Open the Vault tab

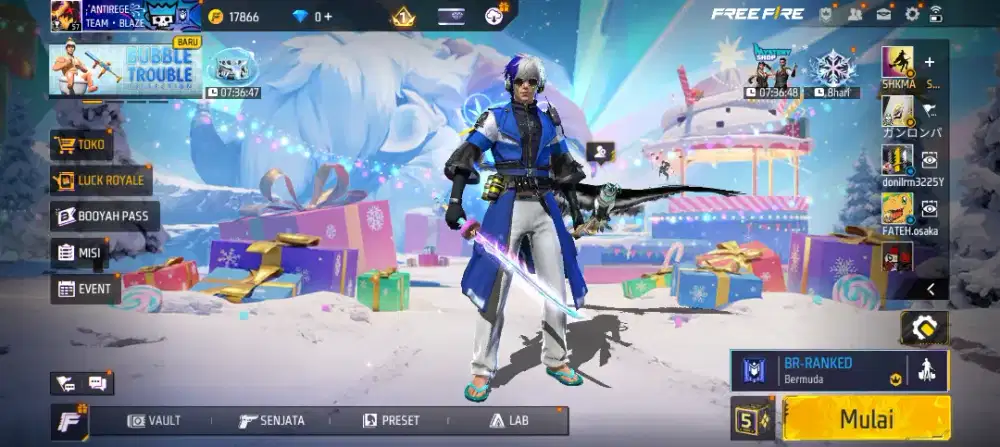tap(155, 421)
